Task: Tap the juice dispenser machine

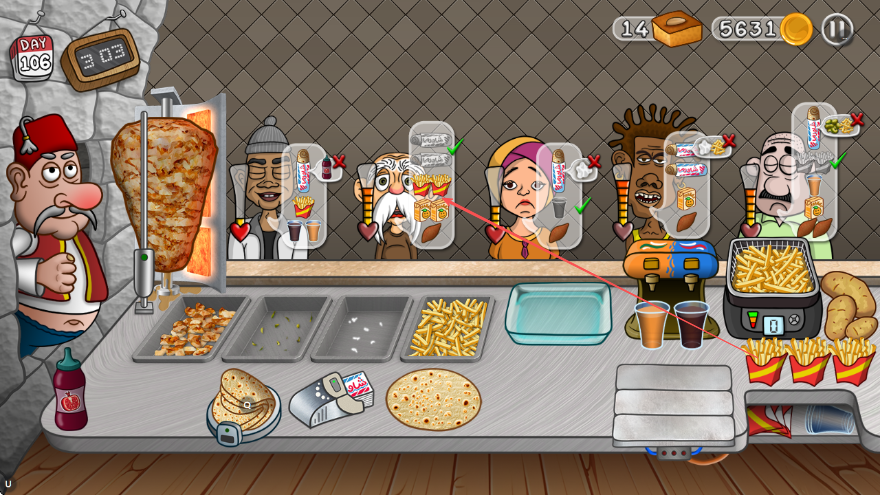Action: (670, 263)
